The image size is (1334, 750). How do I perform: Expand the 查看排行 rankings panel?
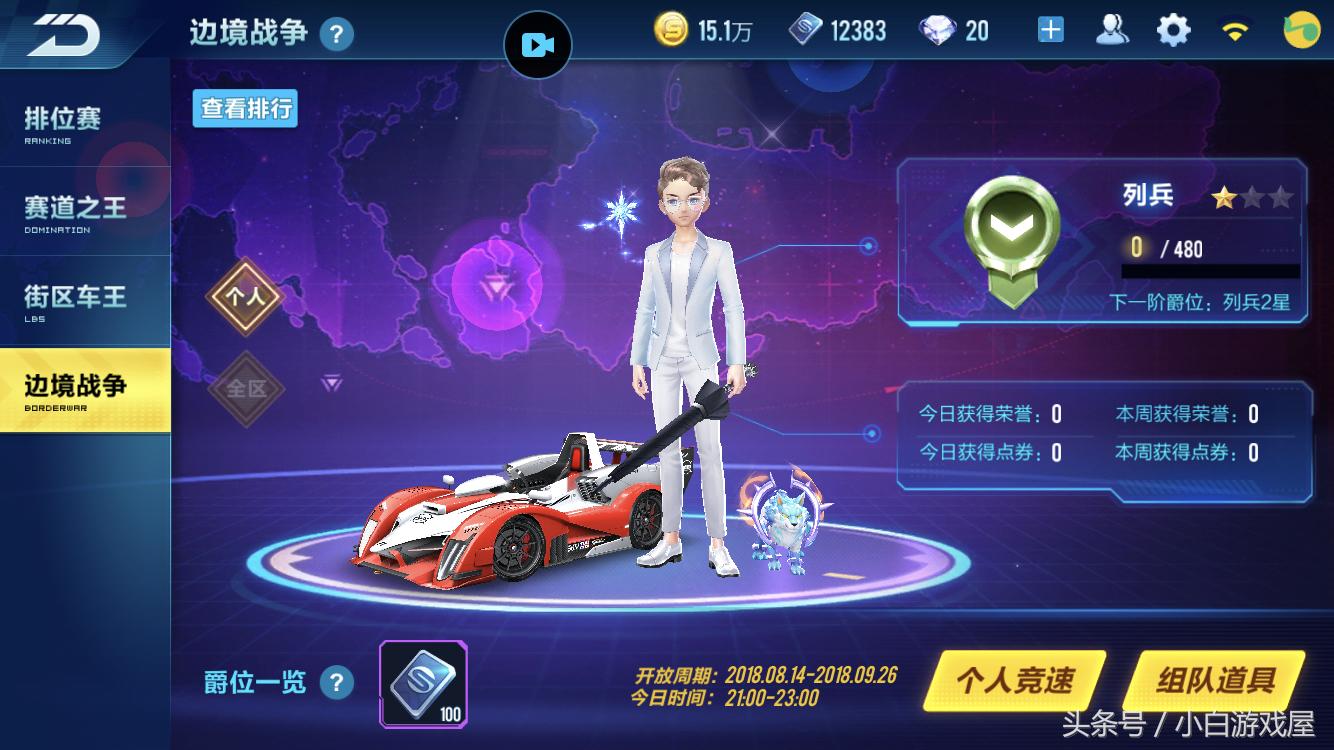point(245,108)
